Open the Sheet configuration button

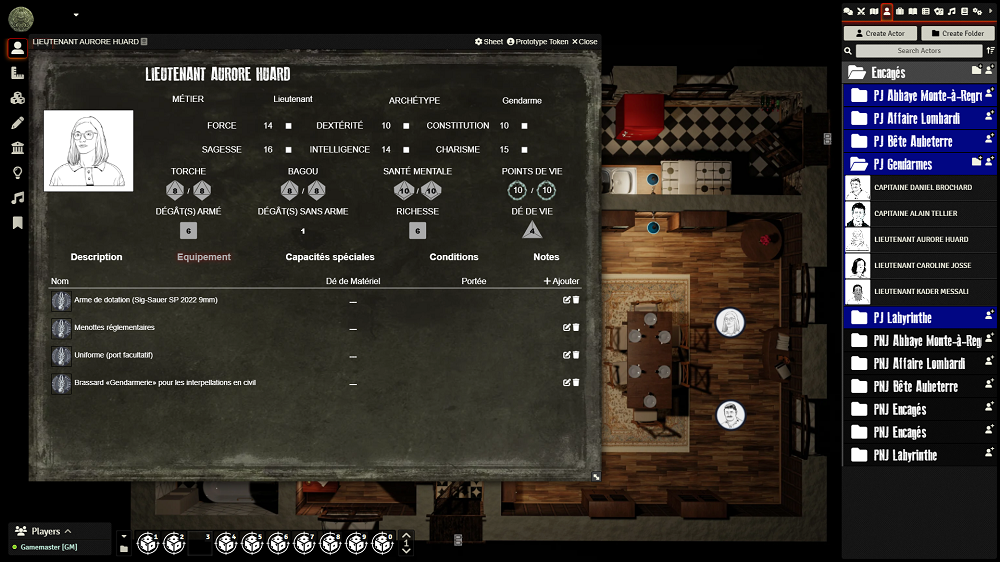489,42
